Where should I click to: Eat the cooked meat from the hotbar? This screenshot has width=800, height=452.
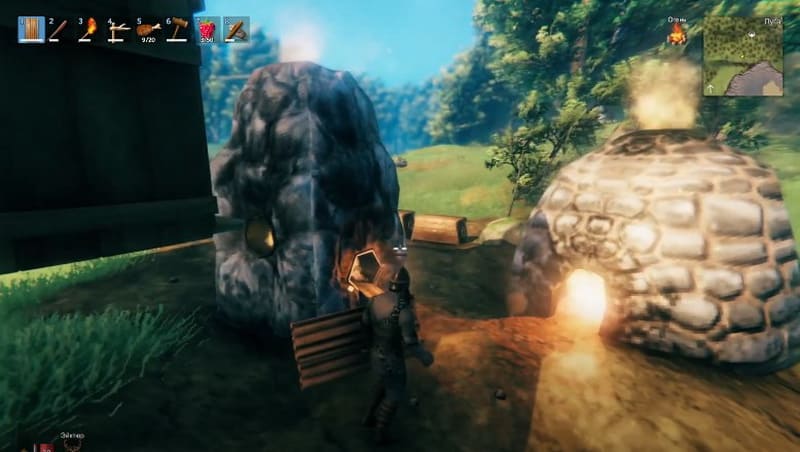click(148, 30)
